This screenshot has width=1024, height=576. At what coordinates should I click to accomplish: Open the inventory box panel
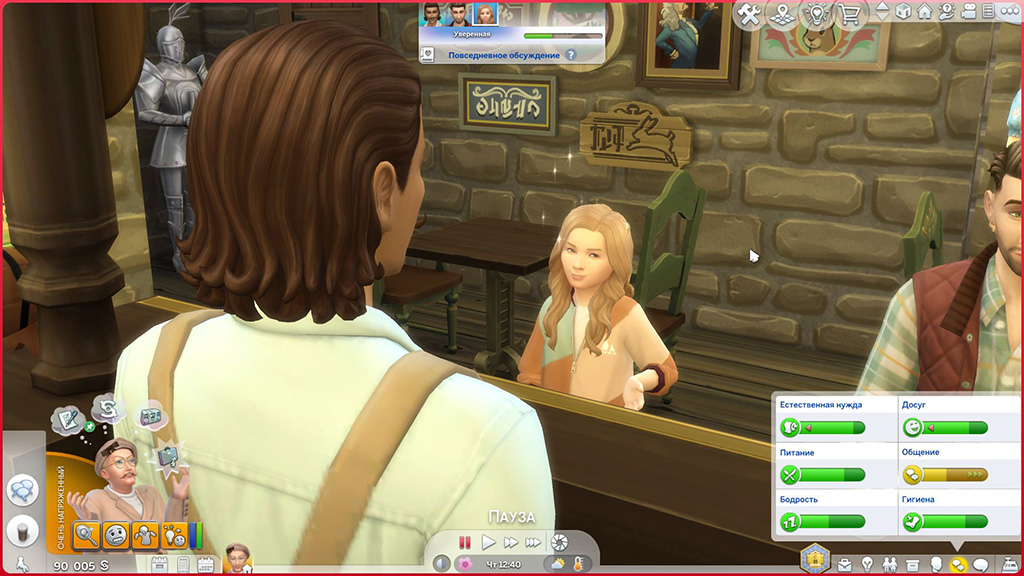pyautogui.click(x=915, y=564)
